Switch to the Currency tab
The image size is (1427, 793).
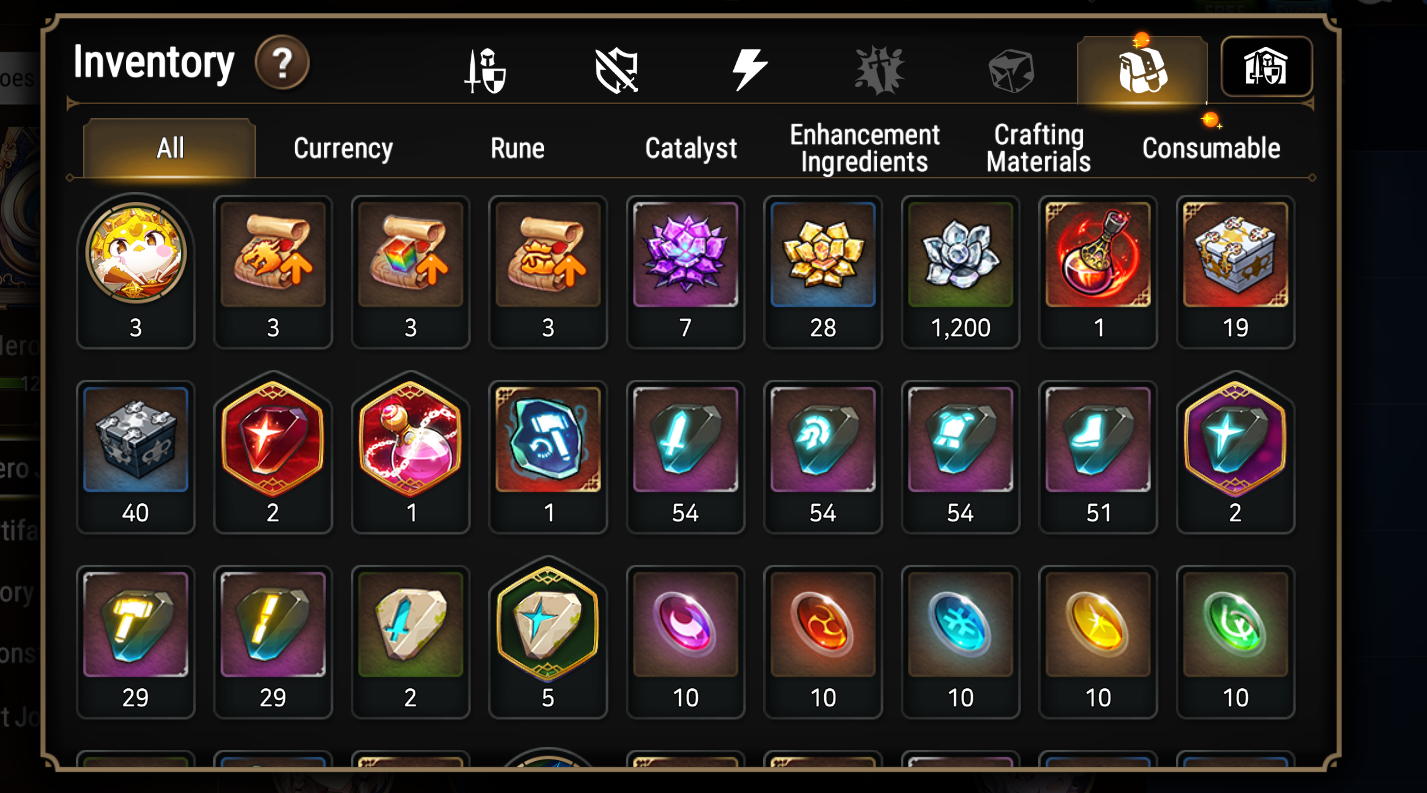pos(342,148)
